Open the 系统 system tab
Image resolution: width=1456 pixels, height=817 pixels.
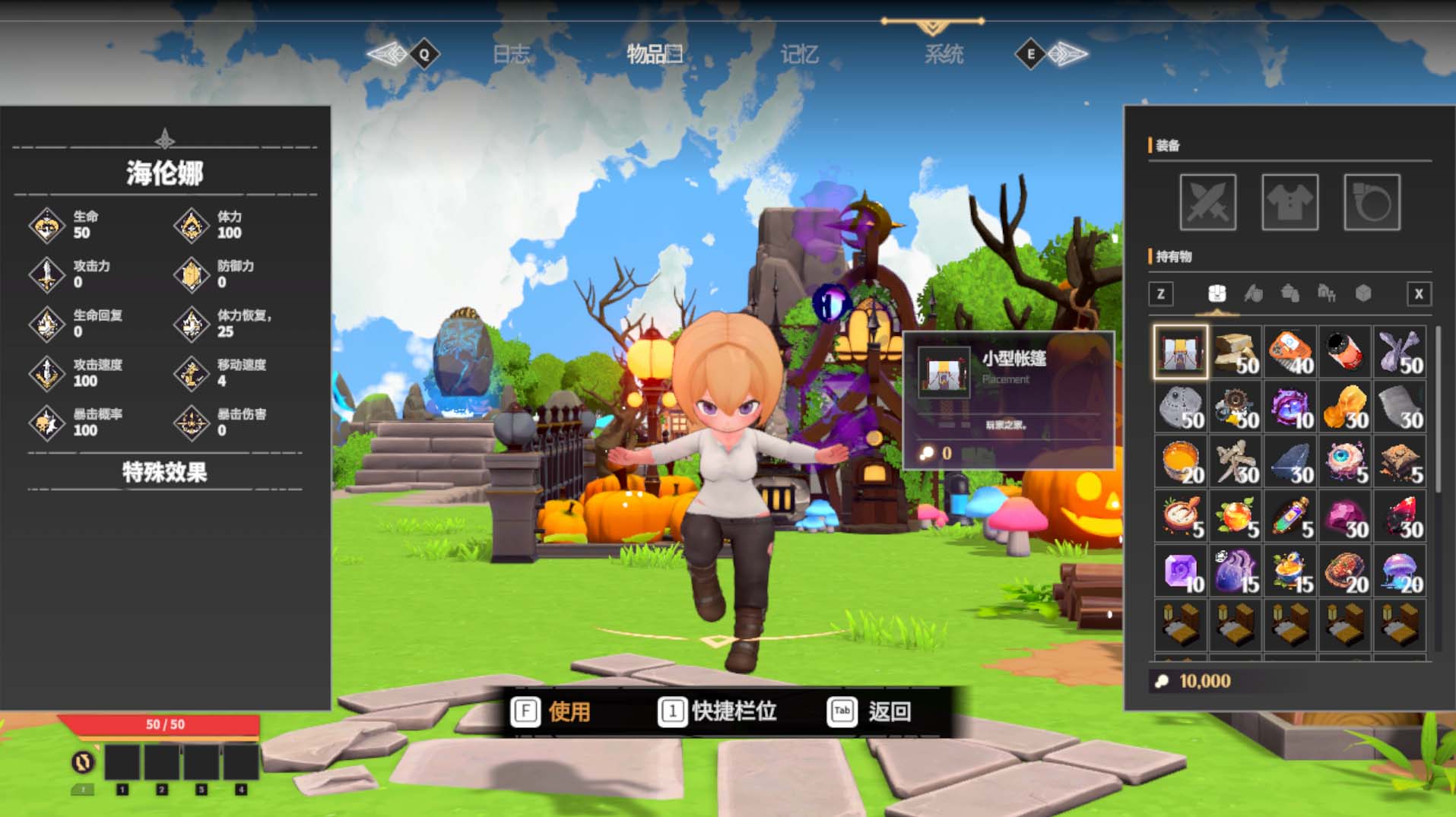click(944, 54)
